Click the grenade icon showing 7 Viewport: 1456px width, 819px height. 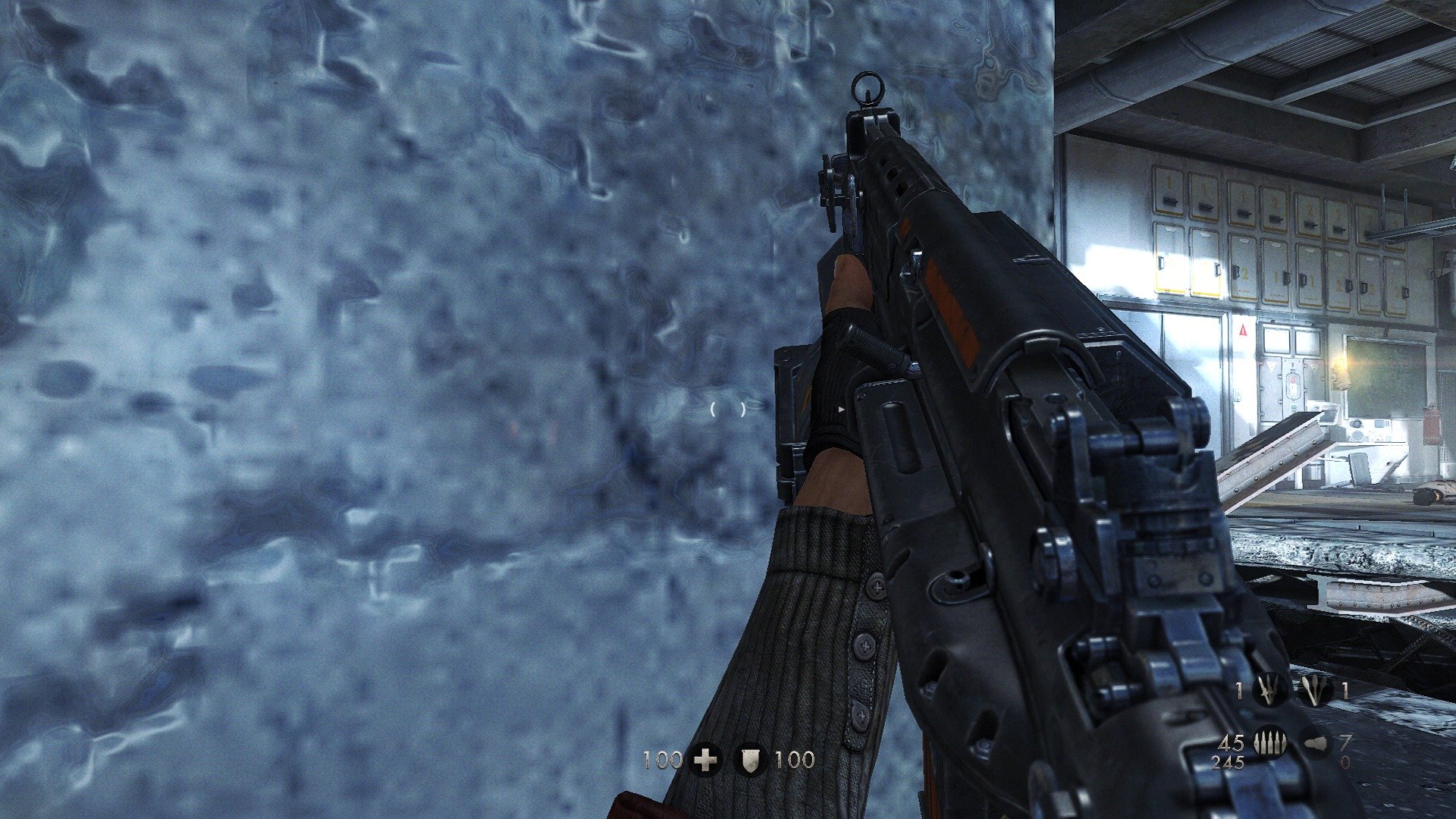tap(1316, 743)
